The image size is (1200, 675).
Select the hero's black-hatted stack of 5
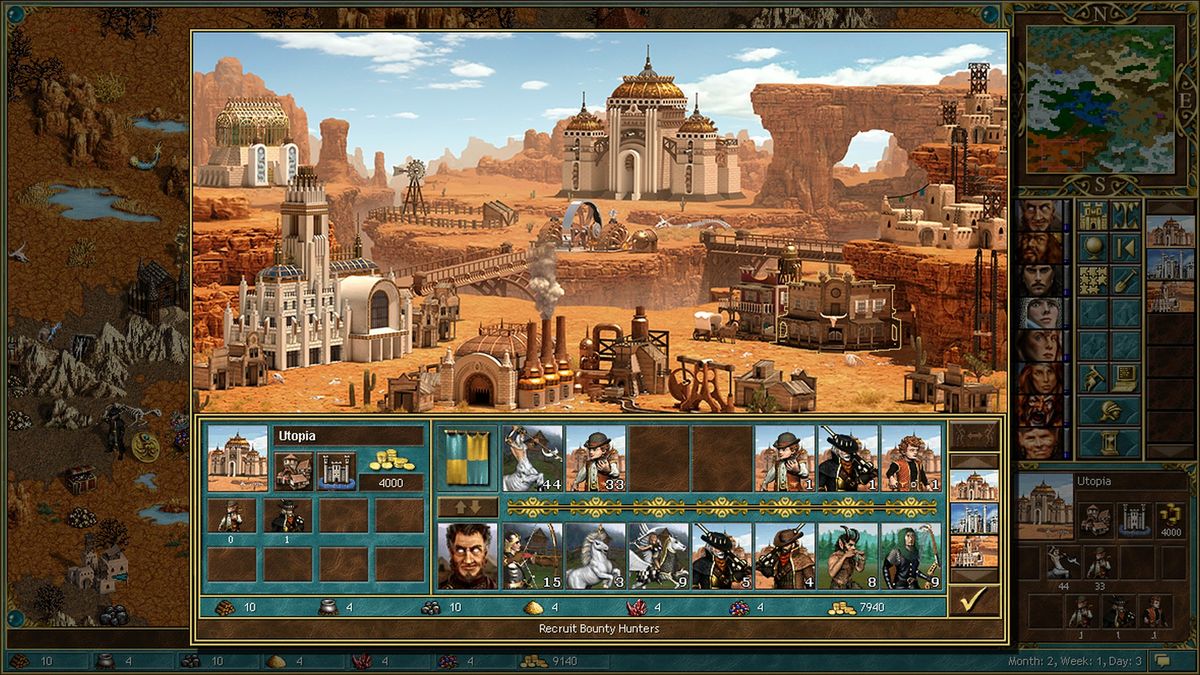point(722,556)
